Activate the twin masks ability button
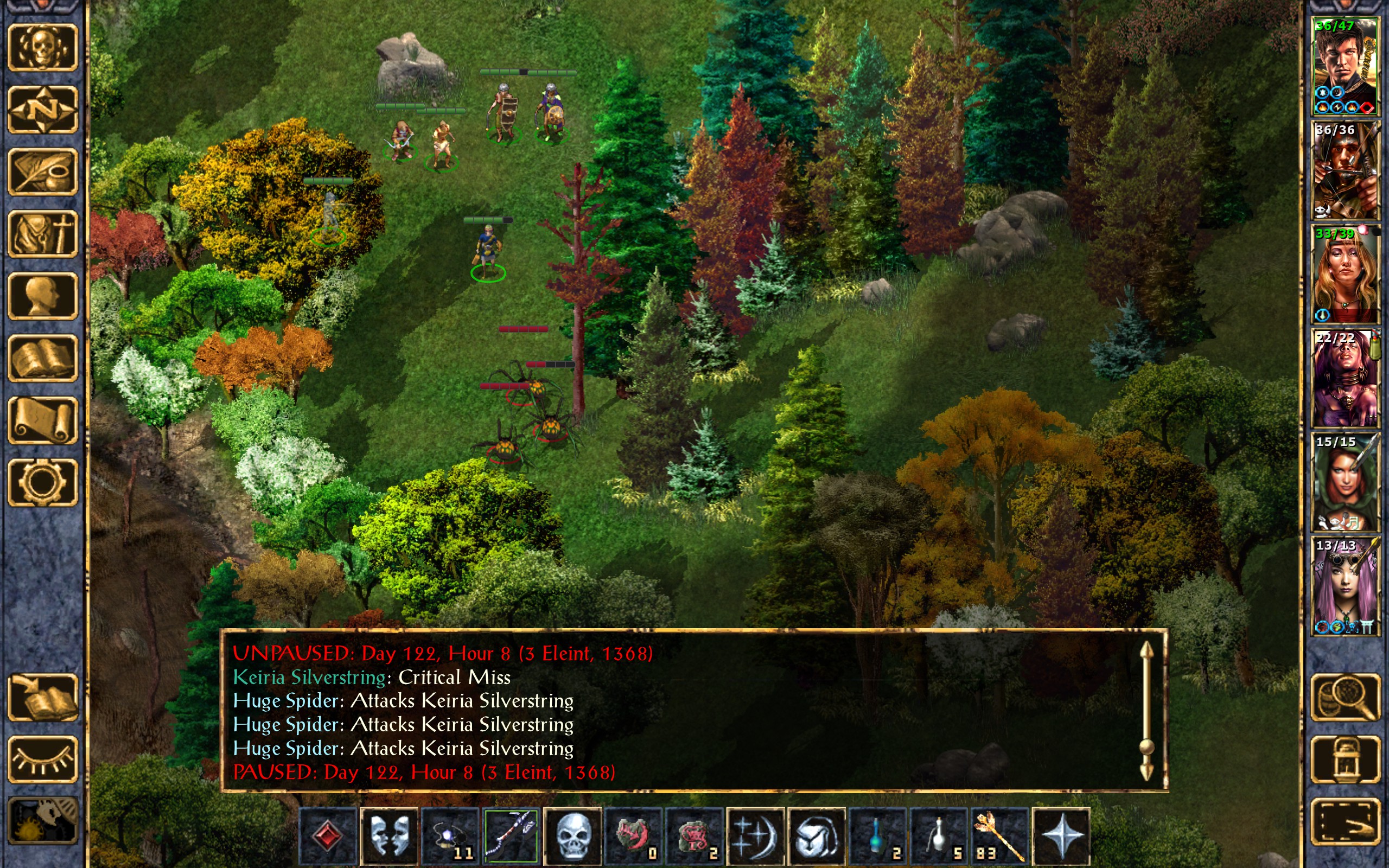 click(x=389, y=835)
